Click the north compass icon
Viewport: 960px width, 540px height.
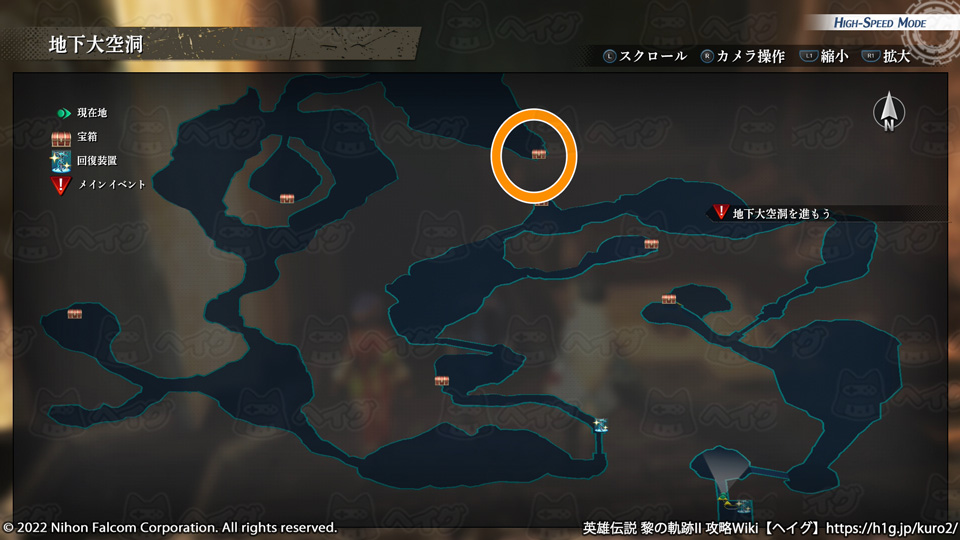888,113
